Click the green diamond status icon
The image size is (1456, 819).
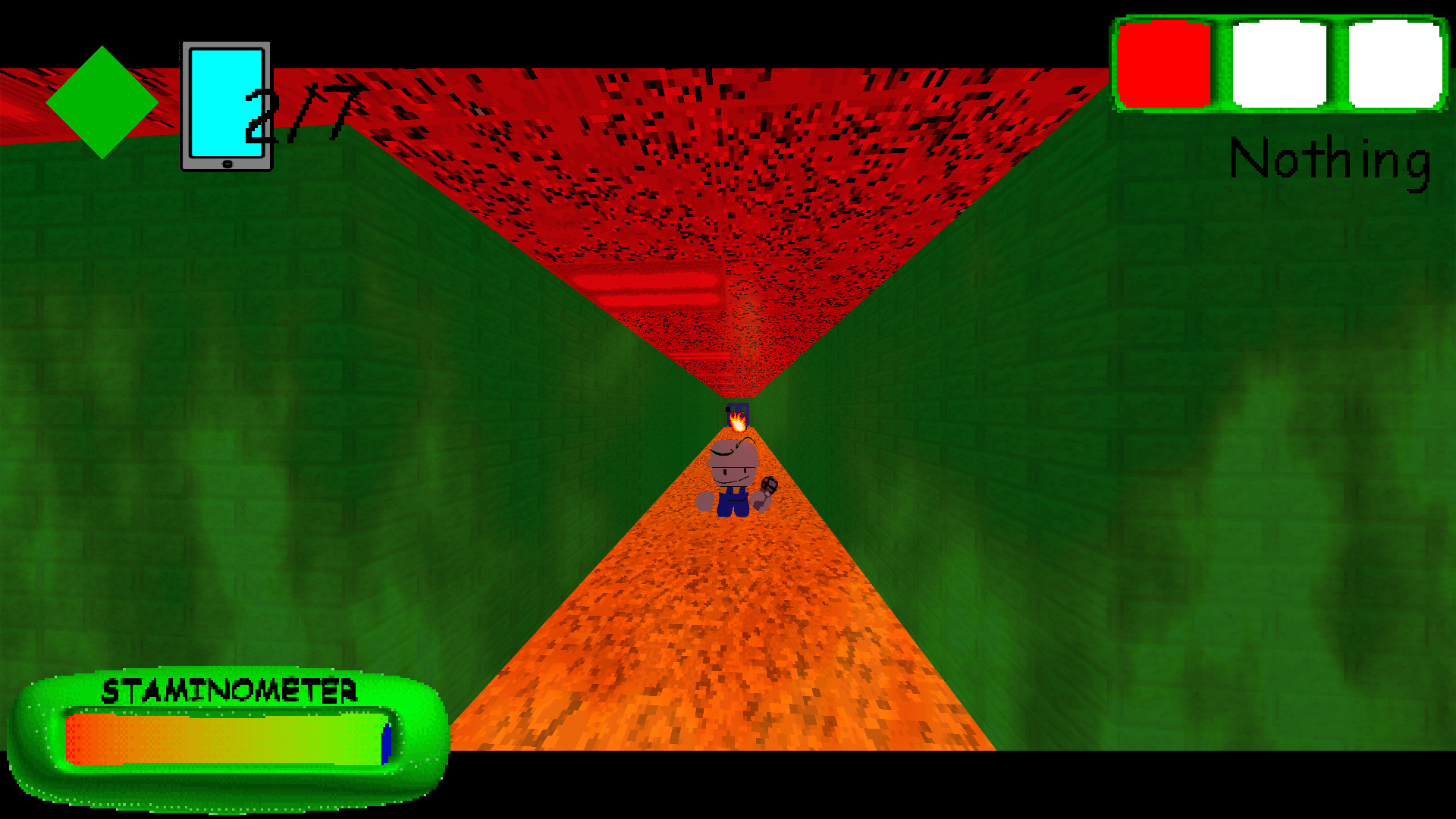point(101,104)
